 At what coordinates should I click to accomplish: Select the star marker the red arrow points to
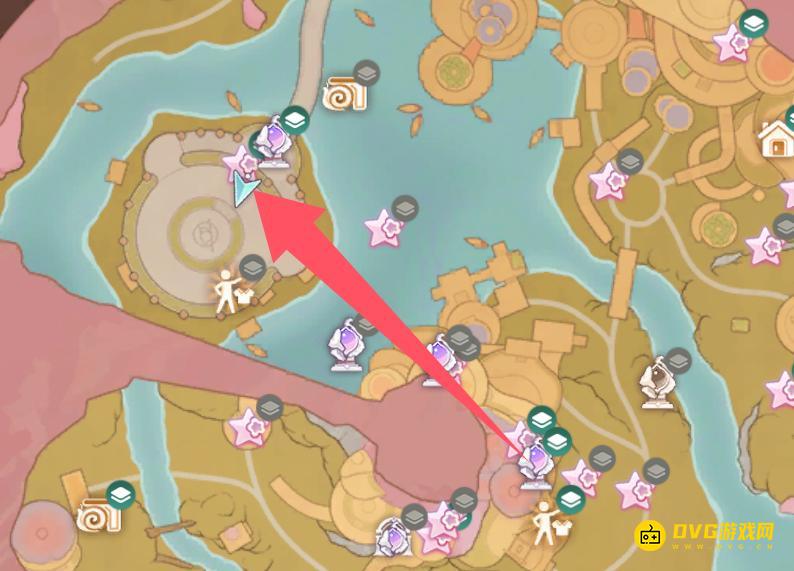click(x=240, y=161)
